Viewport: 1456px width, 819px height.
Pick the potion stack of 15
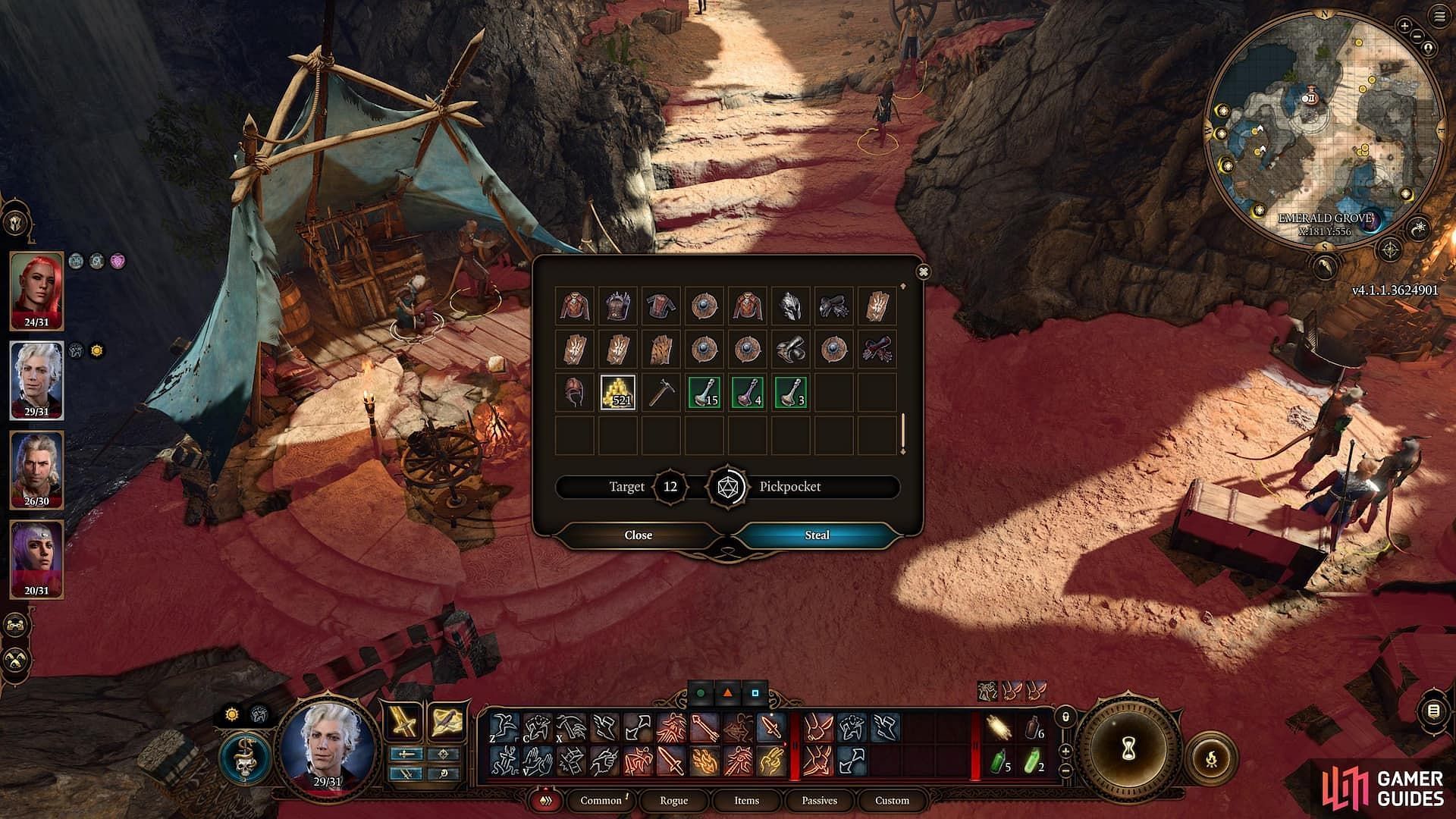click(704, 391)
